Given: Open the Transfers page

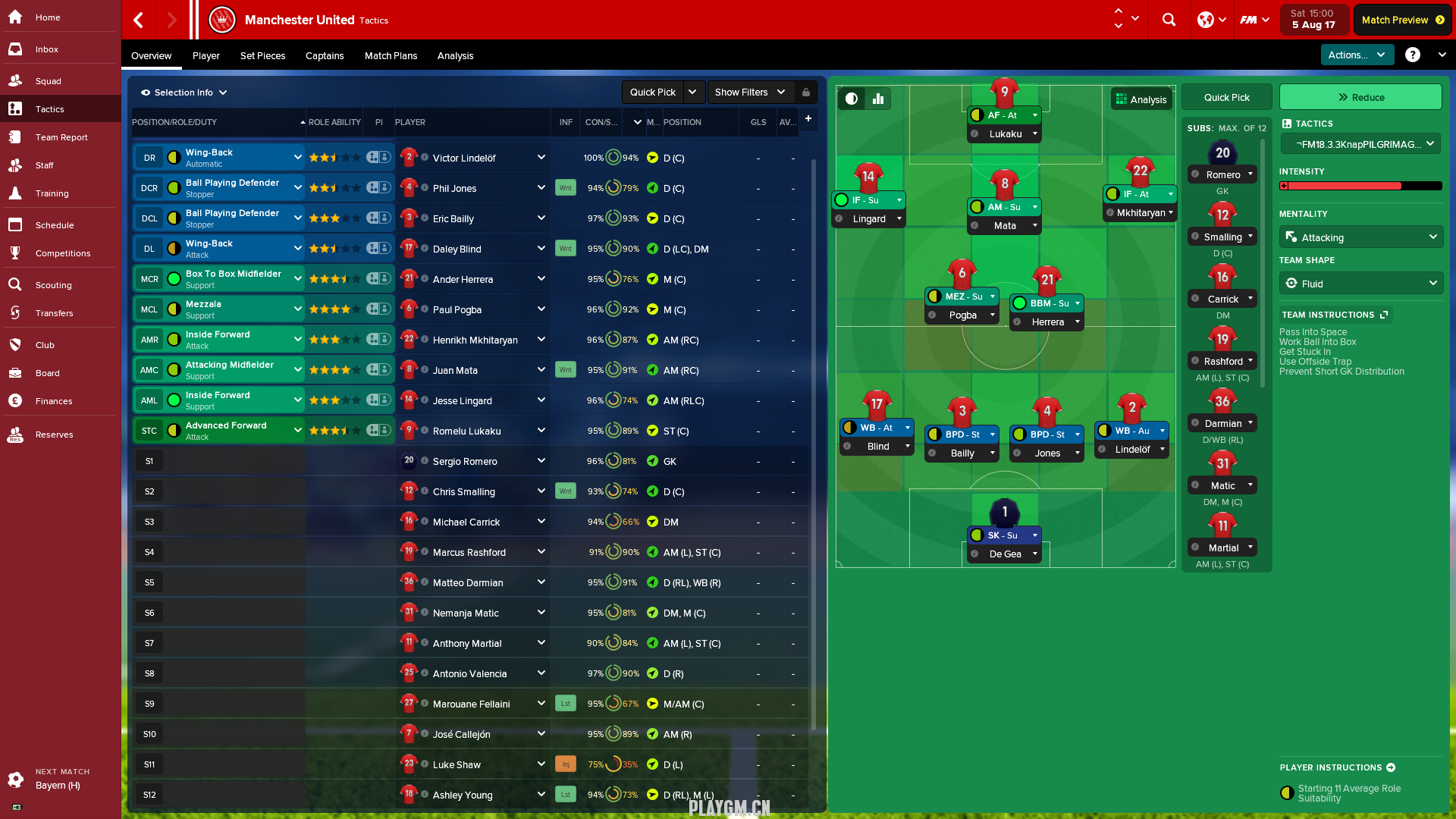Looking at the screenshot, I should [x=54, y=313].
